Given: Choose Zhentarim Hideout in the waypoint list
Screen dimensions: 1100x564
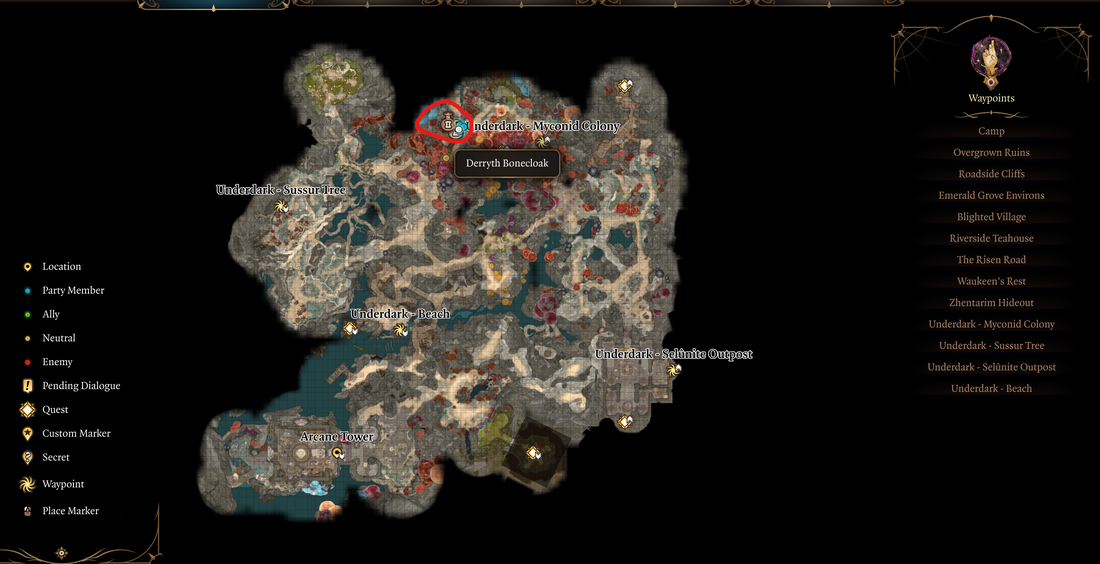Looking at the screenshot, I should (x=991, y=303).
